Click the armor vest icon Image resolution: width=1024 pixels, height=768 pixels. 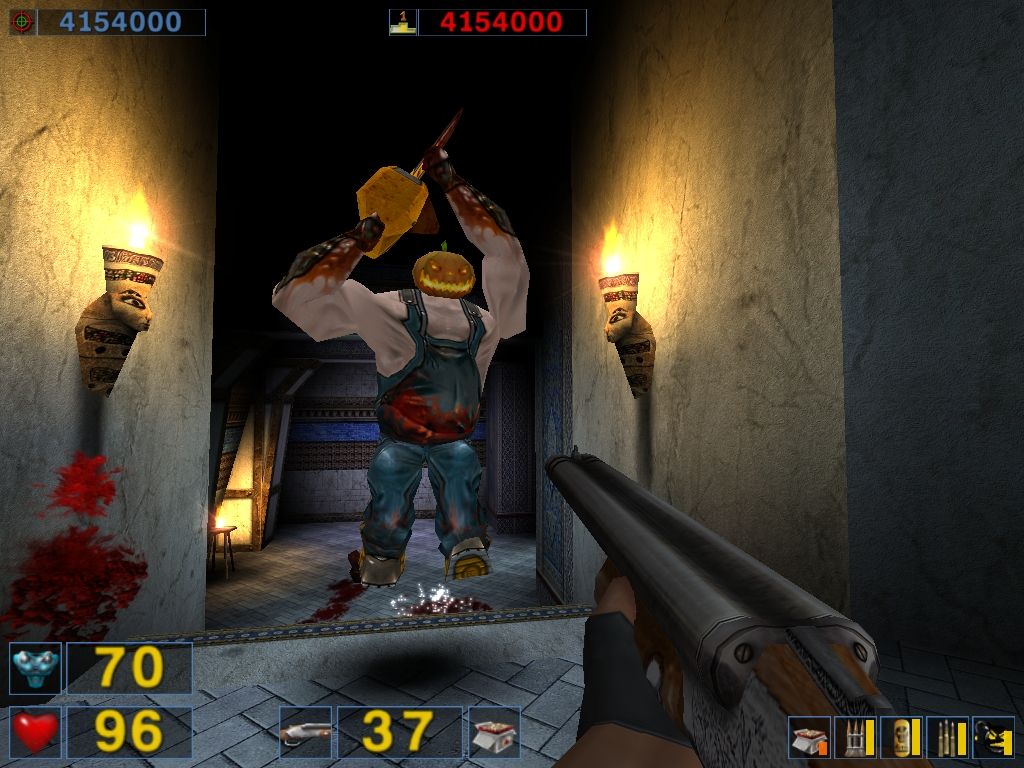coord(35,668)
